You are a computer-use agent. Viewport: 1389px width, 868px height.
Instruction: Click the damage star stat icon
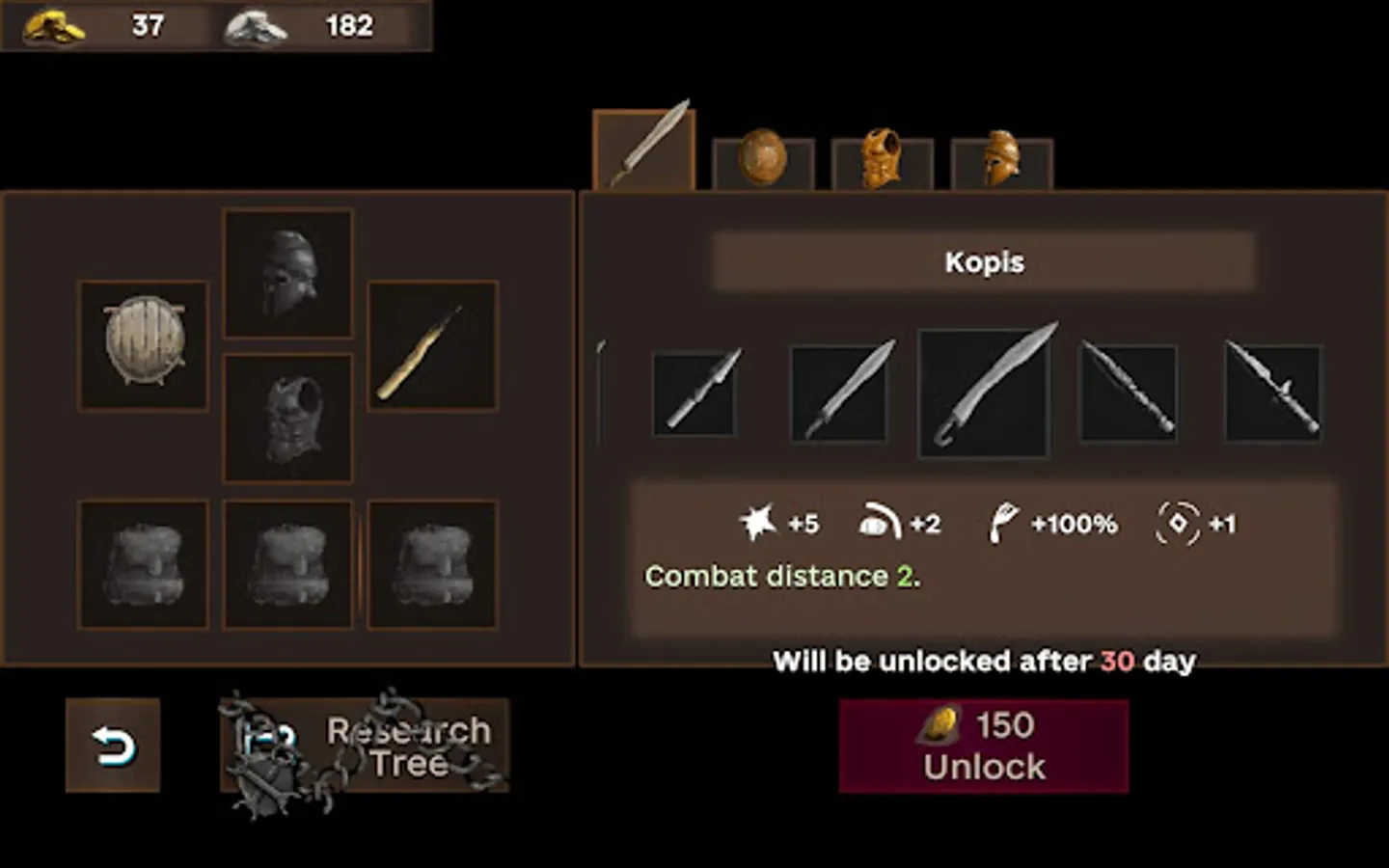point(758,521)
